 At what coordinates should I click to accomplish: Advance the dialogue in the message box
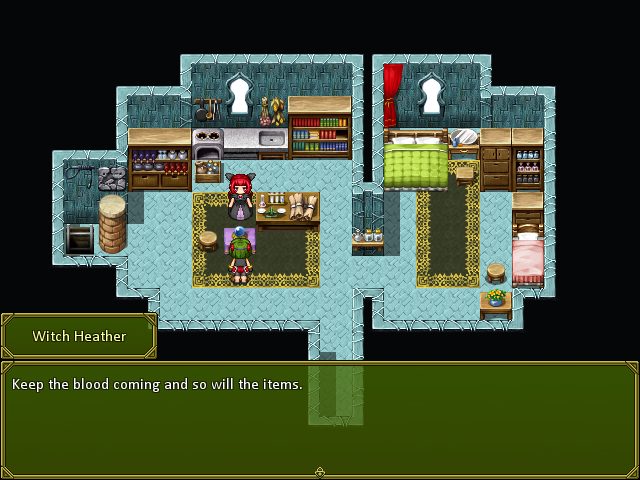(320, 418)
